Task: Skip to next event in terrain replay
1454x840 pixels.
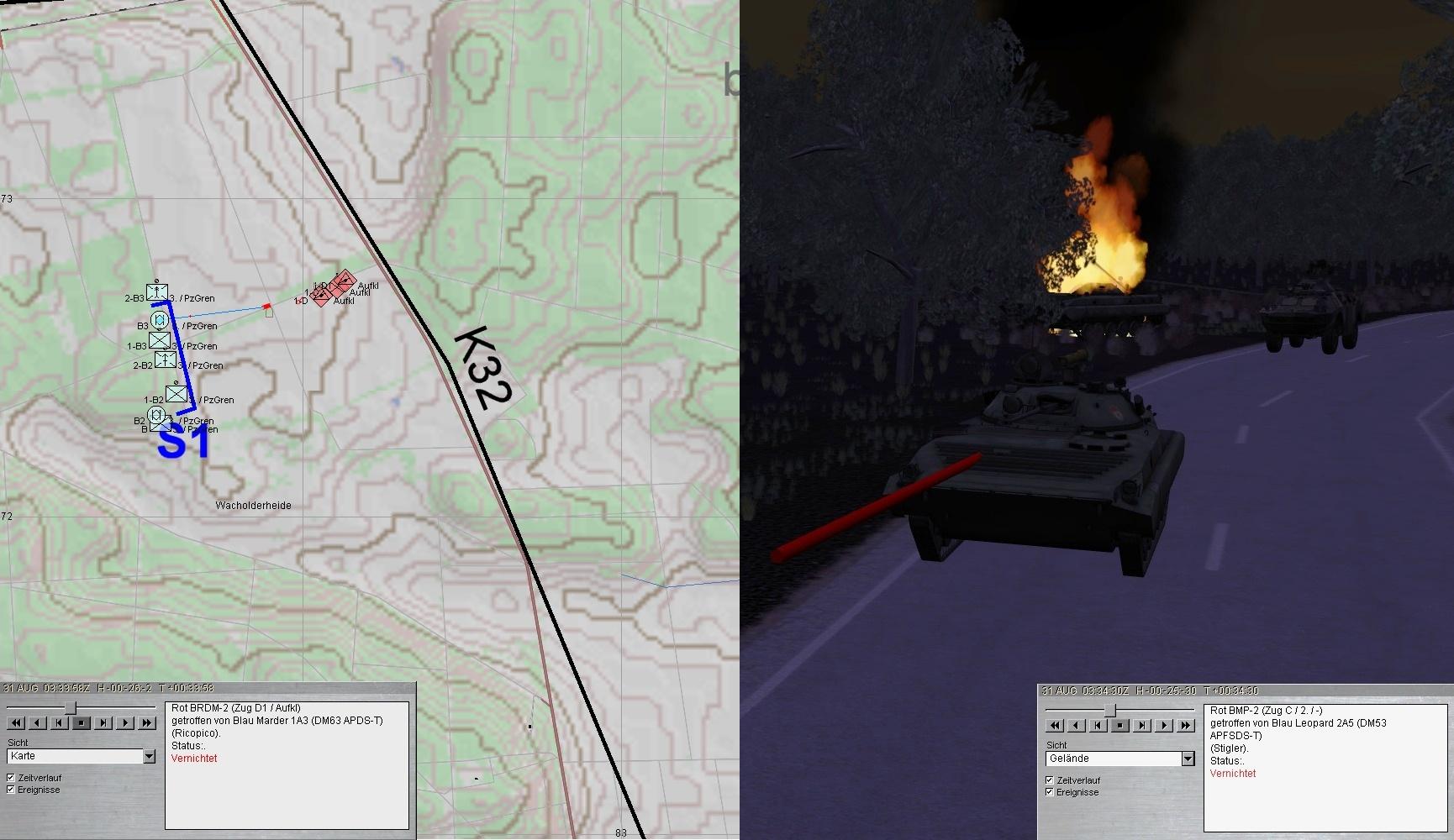Action: pos(1142,725)
